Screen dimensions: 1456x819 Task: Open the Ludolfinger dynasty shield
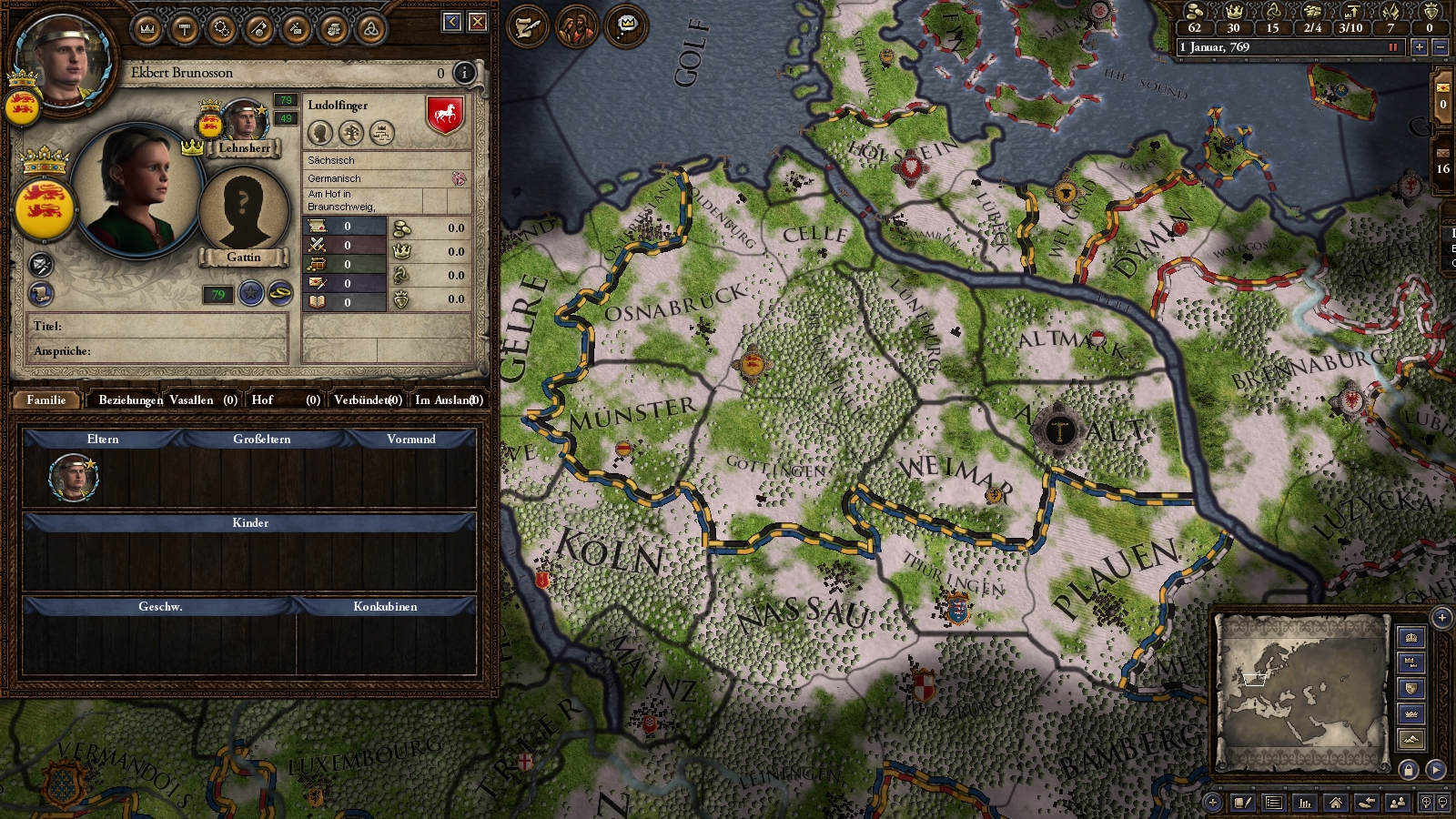(445, 115)
